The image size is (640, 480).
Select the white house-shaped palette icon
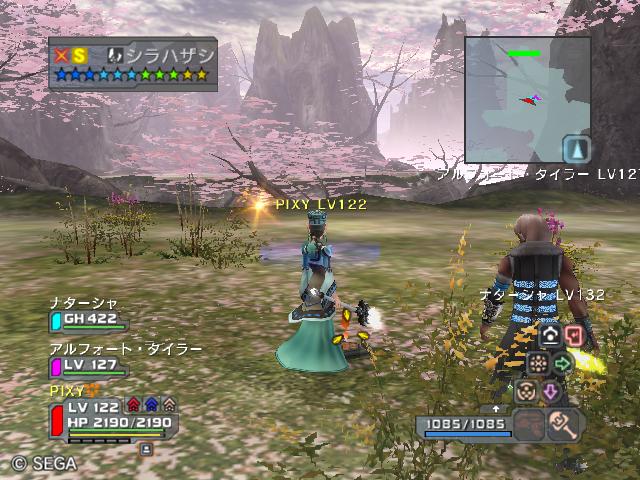(549, 335)
